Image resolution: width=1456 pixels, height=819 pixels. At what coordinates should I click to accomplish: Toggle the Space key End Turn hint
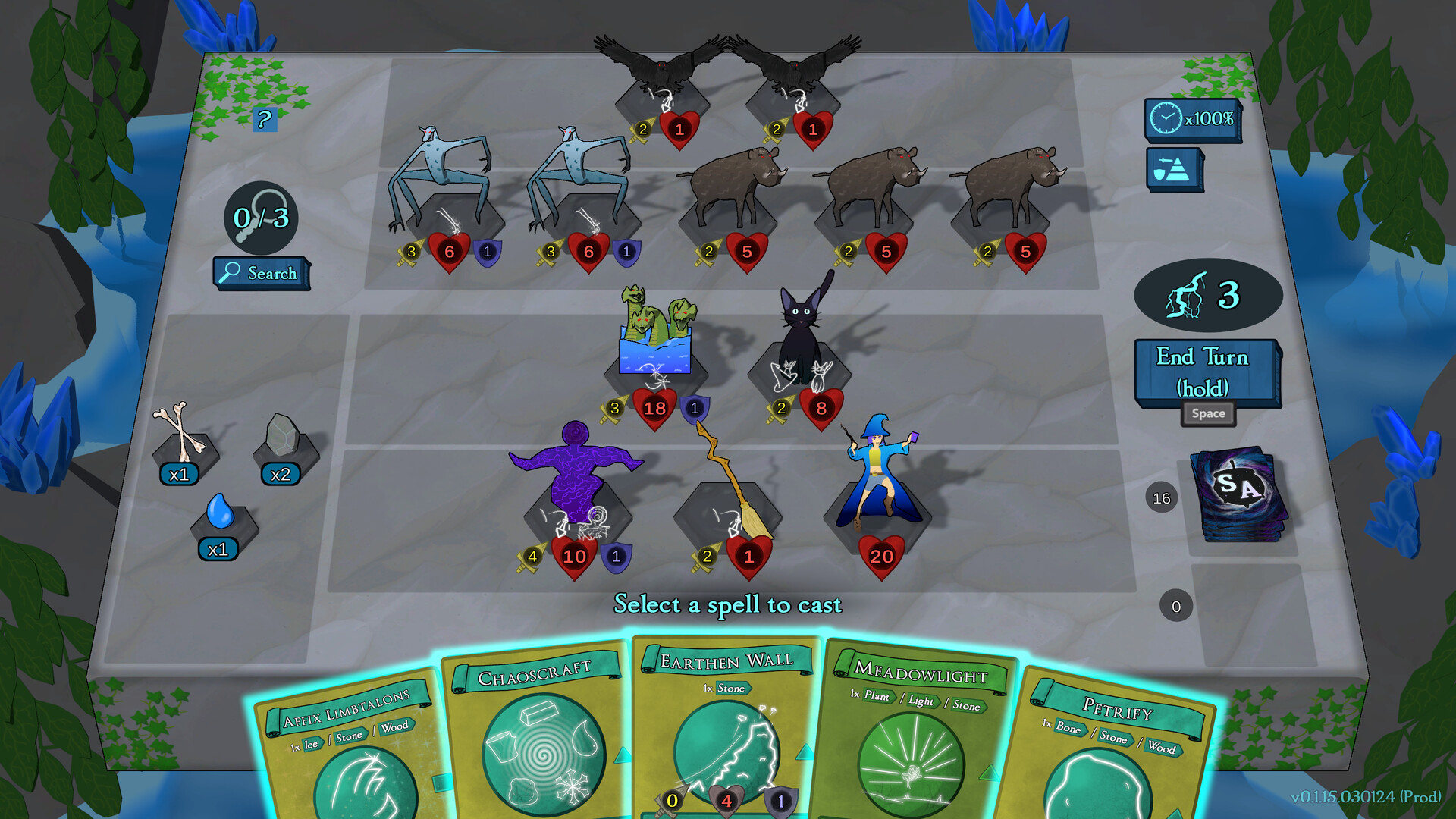pyautogui.click(x=1209, y=414)
